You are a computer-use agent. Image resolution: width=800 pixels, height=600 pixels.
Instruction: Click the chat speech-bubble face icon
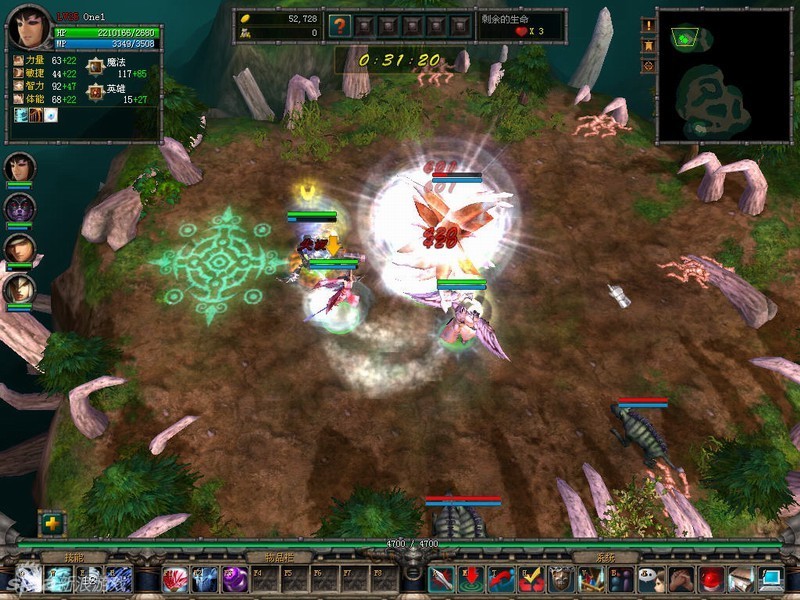[x=652, y=579]
